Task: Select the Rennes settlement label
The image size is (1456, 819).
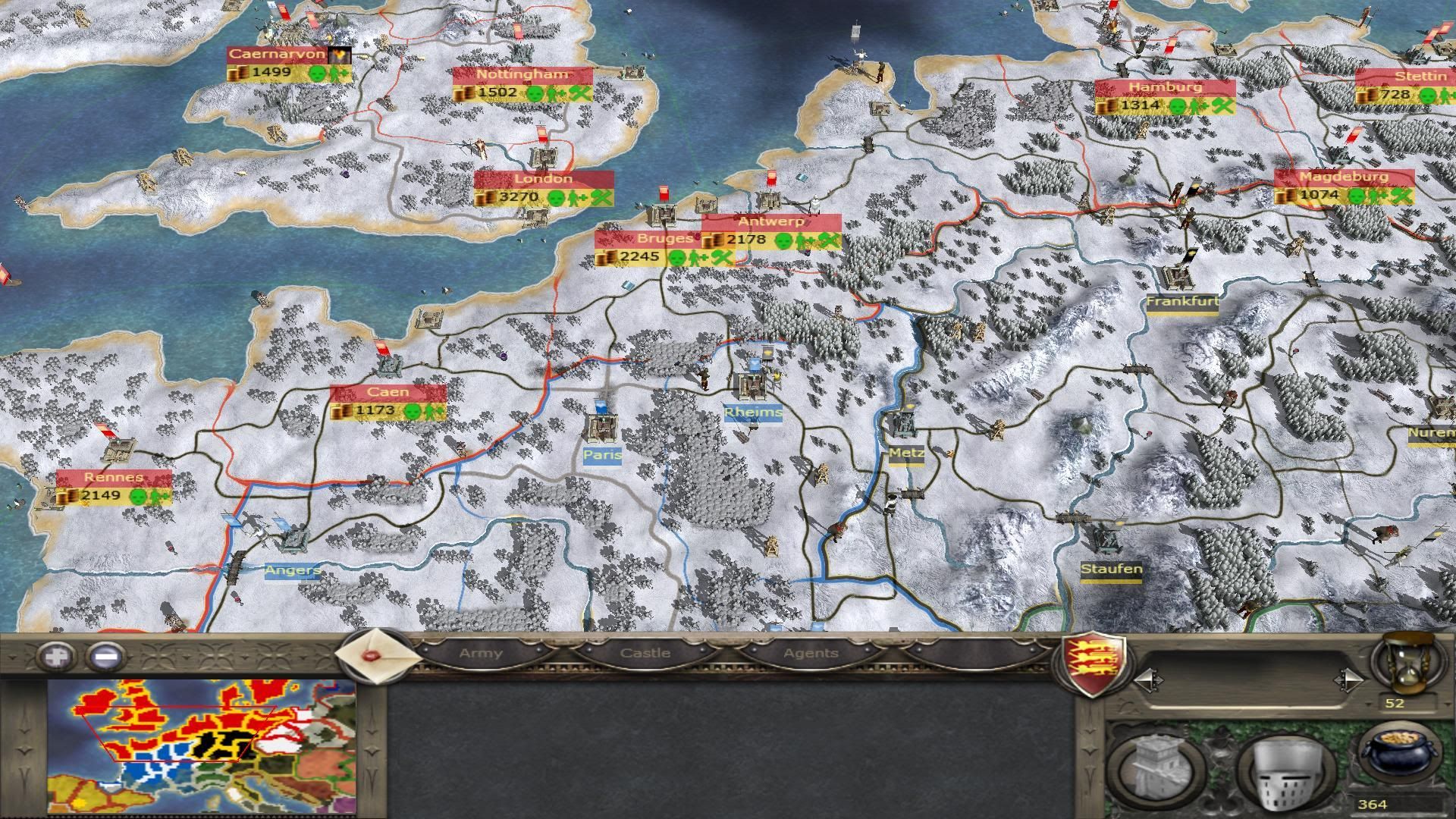Action: pyautogui.click(x=114, y=478)
